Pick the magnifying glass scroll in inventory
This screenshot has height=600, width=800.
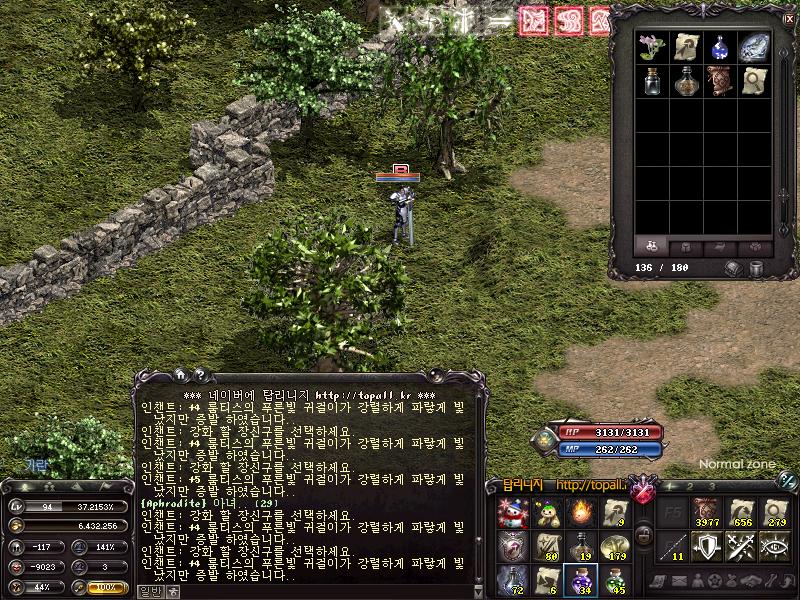[753, 80]
